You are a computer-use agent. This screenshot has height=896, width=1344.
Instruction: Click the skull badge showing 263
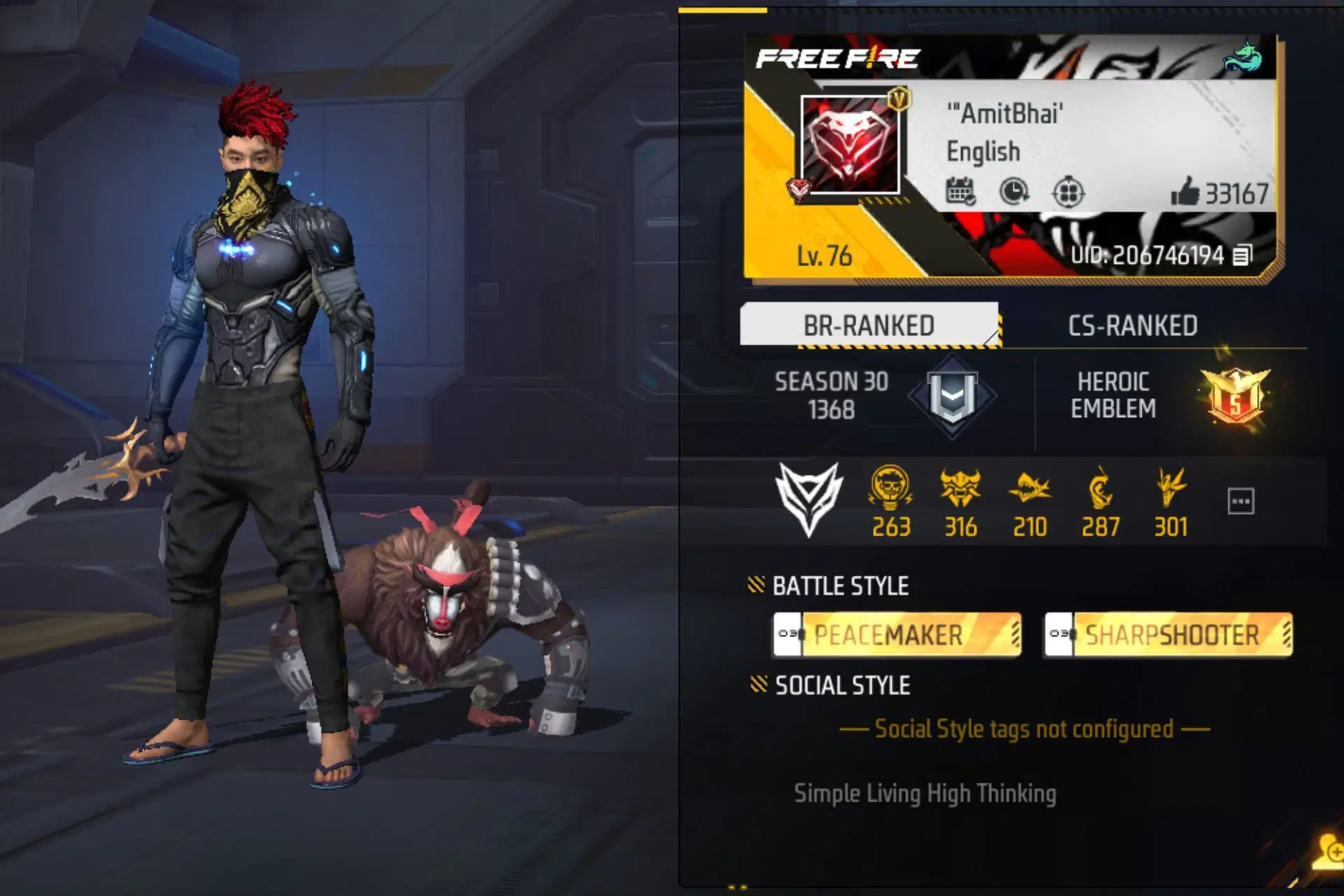pyautogui.click(x=890, y=488)
